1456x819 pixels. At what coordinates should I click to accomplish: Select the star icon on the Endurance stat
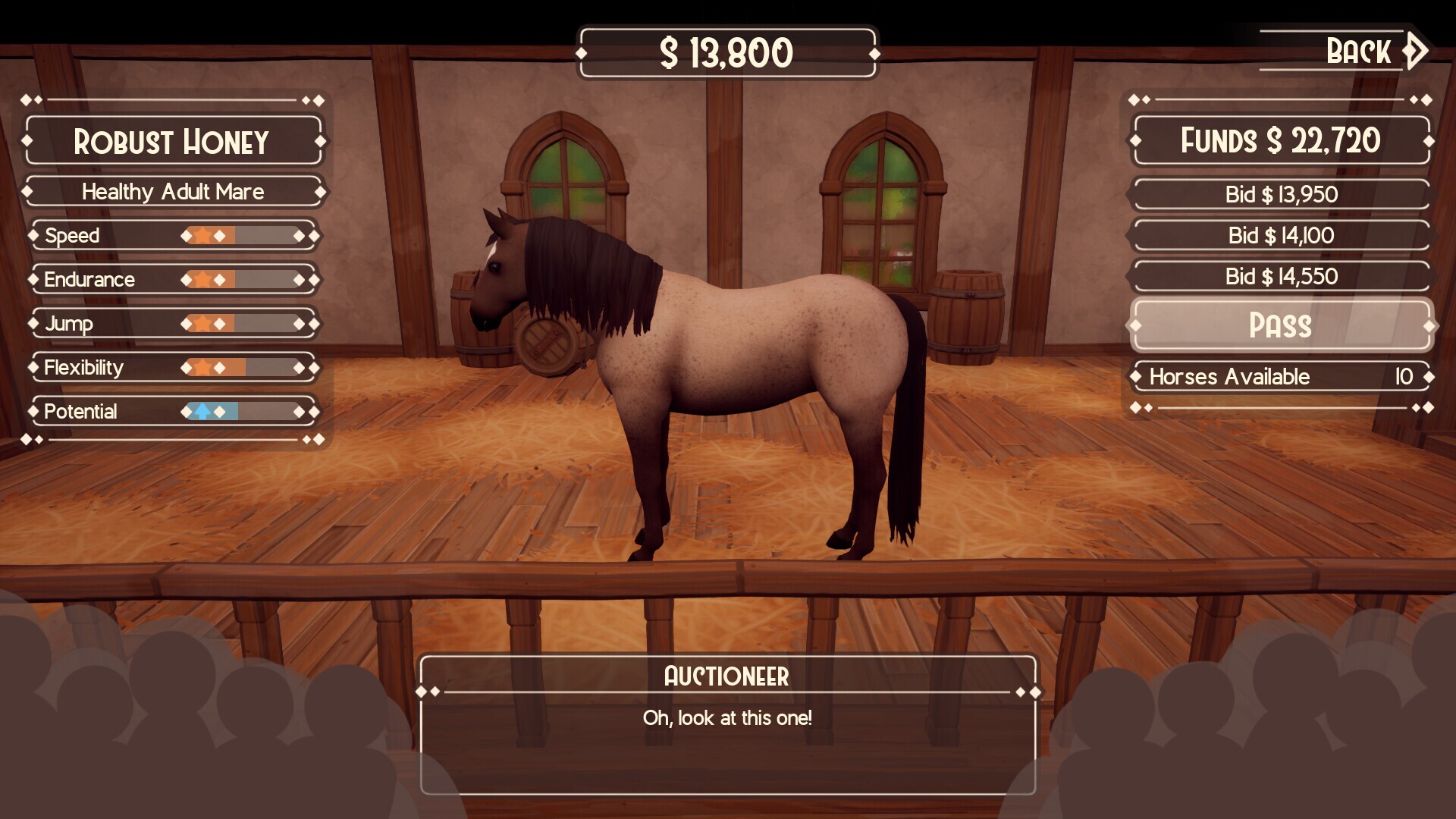click(202, 280)
